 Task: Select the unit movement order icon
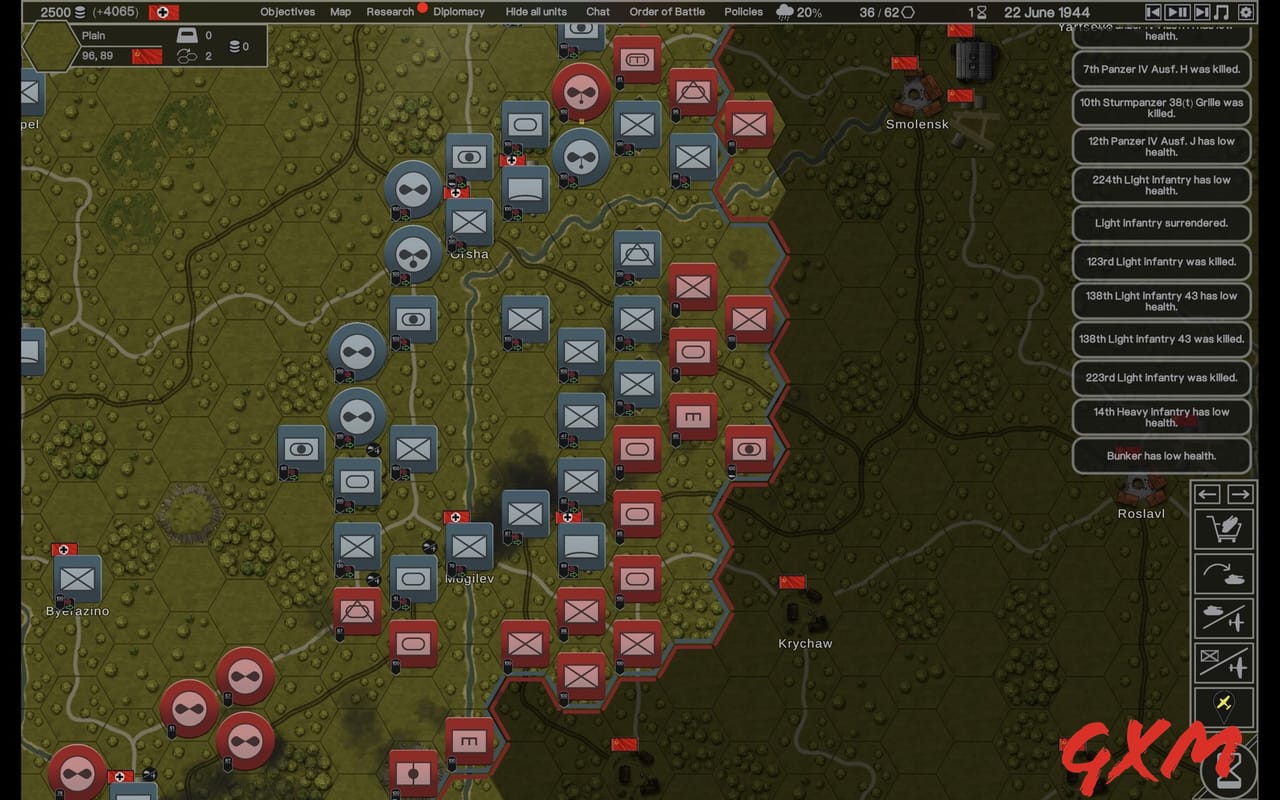tap(1224, 572)
